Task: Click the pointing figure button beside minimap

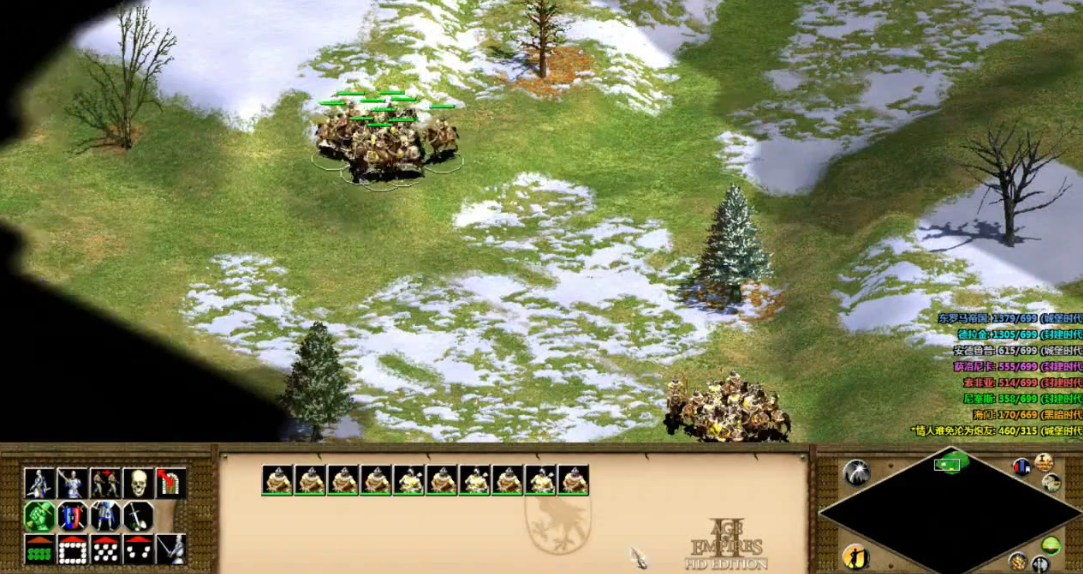Action: [x=855, y=556]
